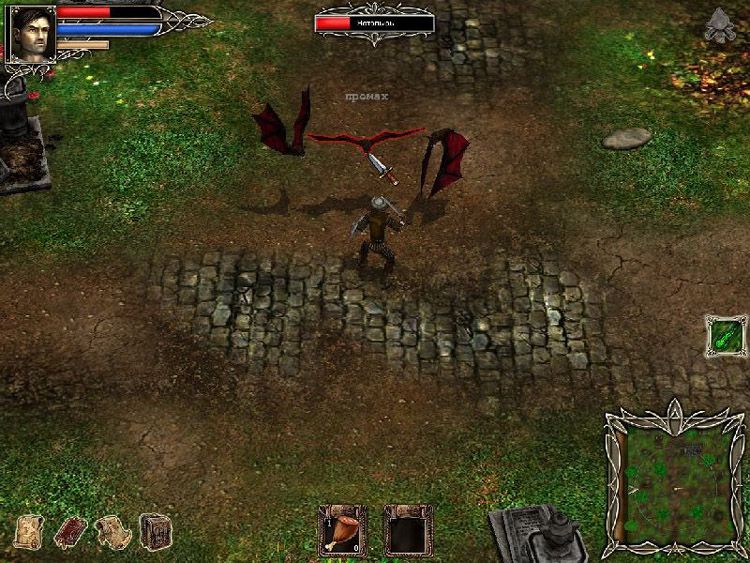The width and height of the screenshot is (750, 563).
Task: Open the curled paper scroll icon
Action: (113, 531)
